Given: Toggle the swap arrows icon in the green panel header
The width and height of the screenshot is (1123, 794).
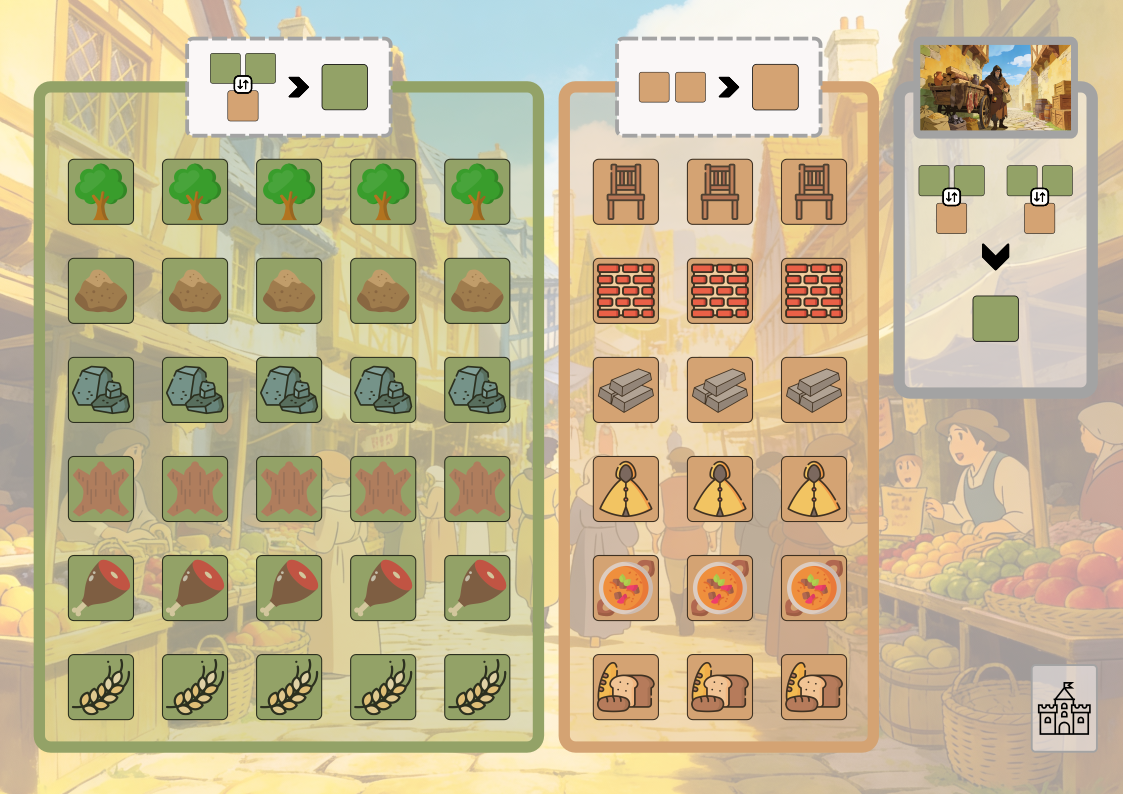Looking at the screenshot, I should click(243, 85).
